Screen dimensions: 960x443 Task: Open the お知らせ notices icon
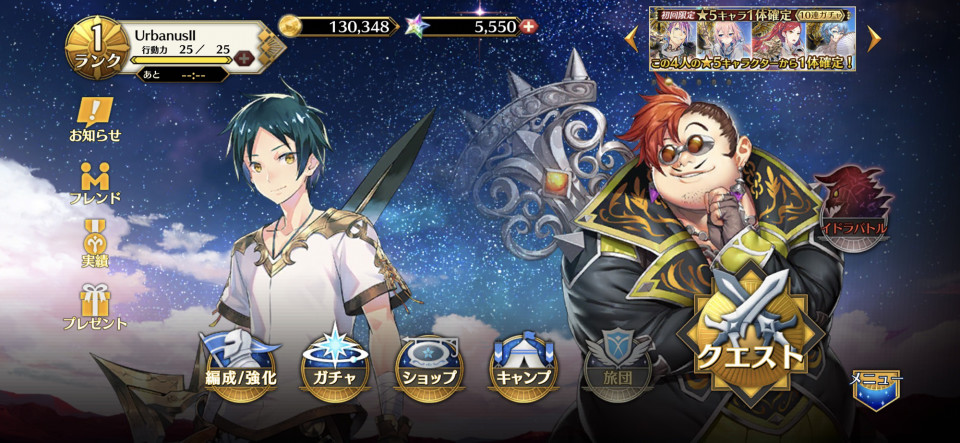click(95, 119)
